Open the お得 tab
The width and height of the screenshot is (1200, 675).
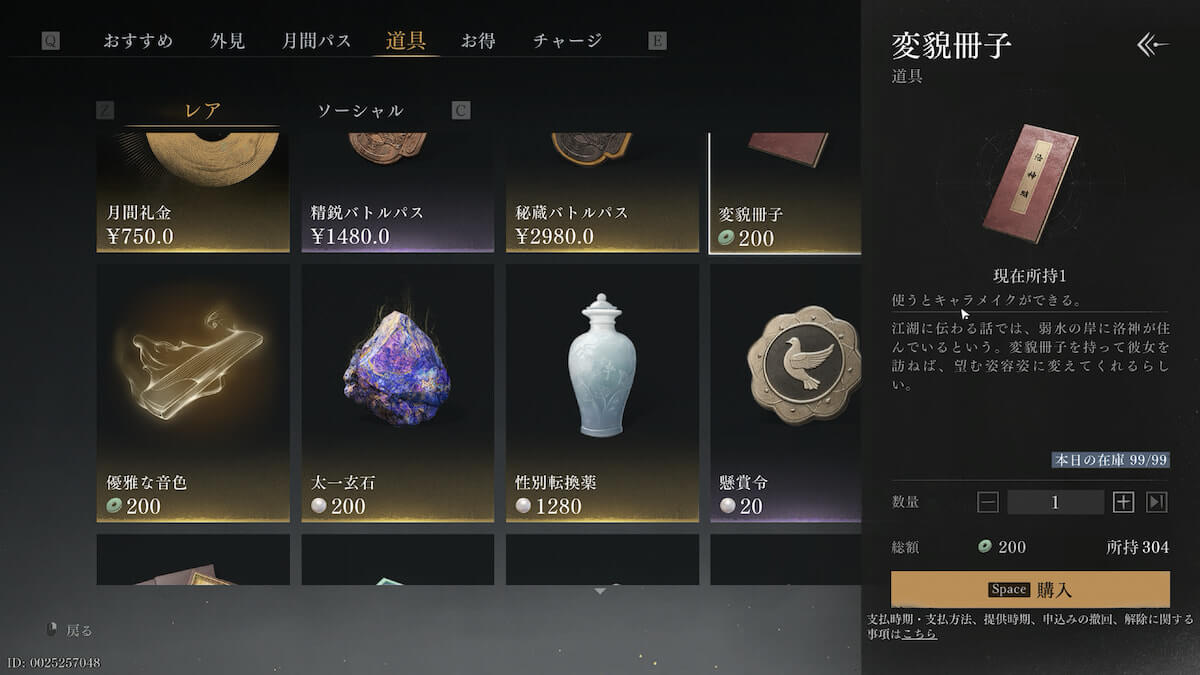[477, 41]
